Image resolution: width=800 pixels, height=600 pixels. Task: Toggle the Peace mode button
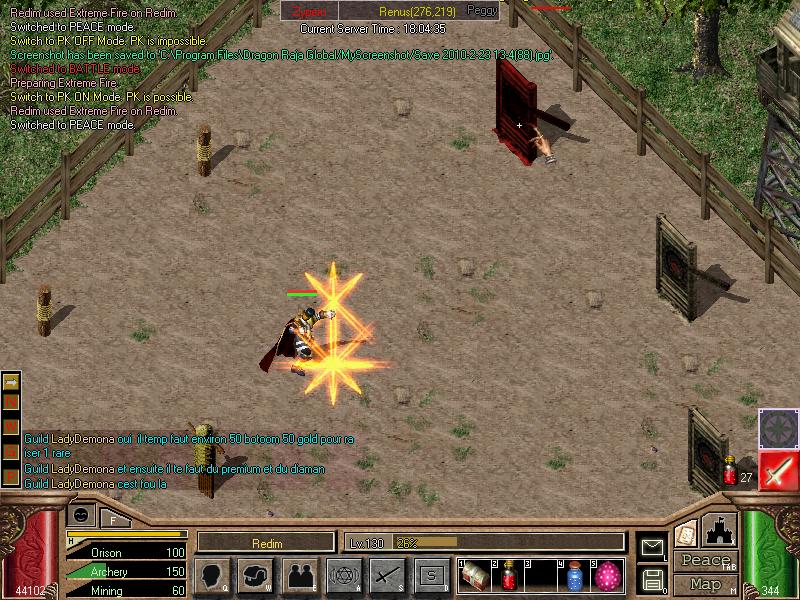(705, 561)
